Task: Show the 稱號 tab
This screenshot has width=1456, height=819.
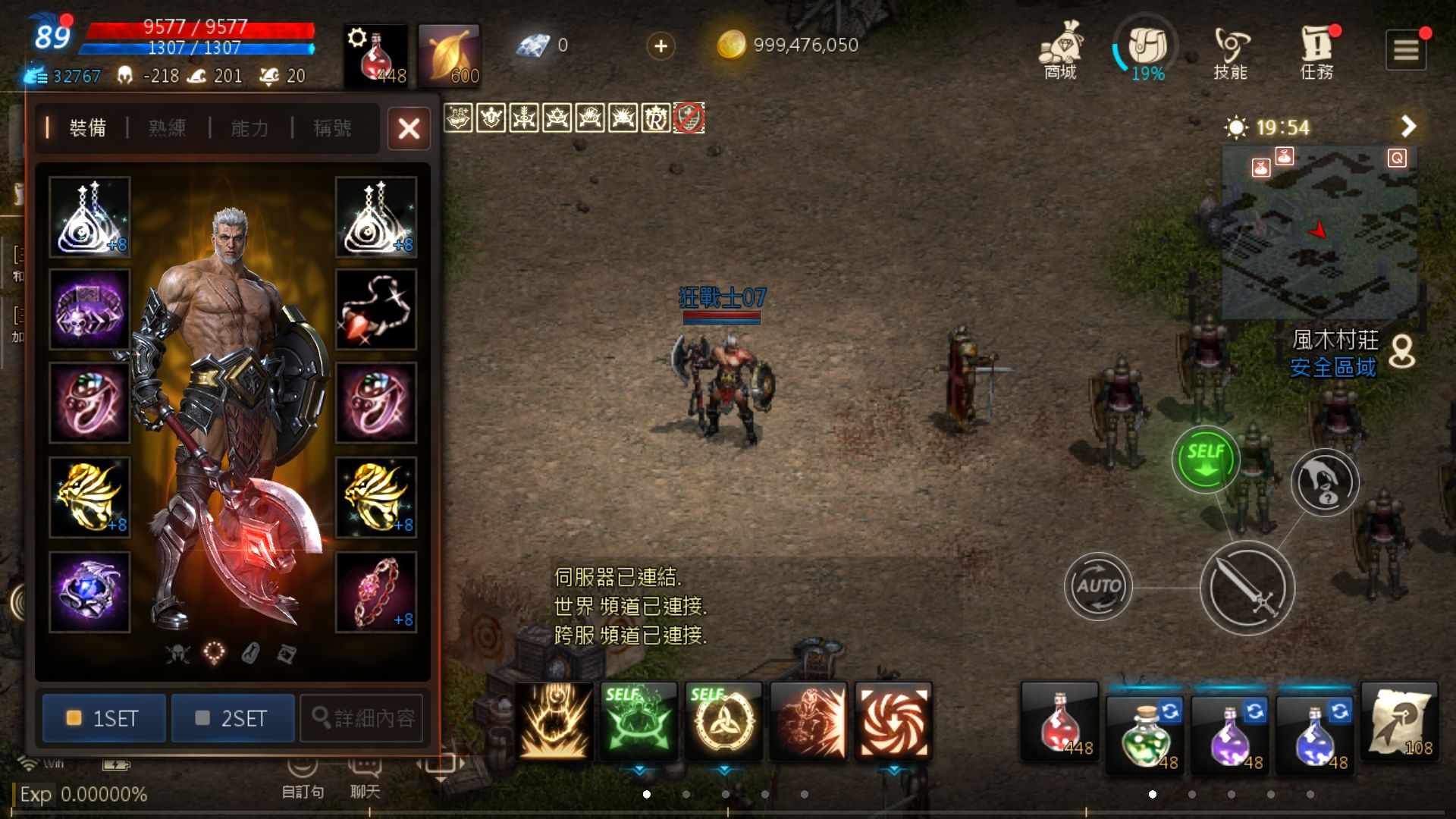Action: 332,128
